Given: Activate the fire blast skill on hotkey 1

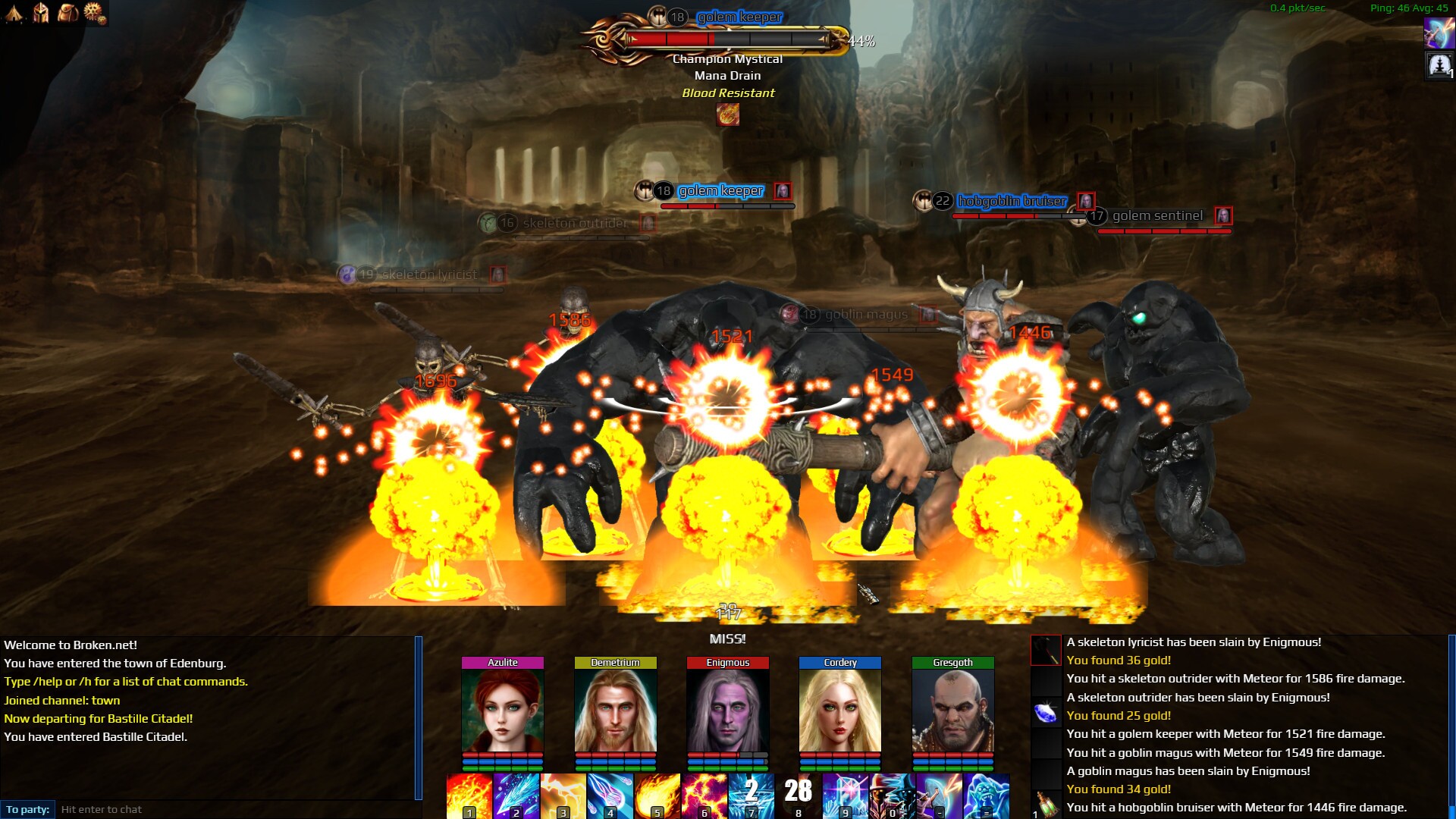Looking at the screenshot, I should pyautogui.click(x=469, y=795).
